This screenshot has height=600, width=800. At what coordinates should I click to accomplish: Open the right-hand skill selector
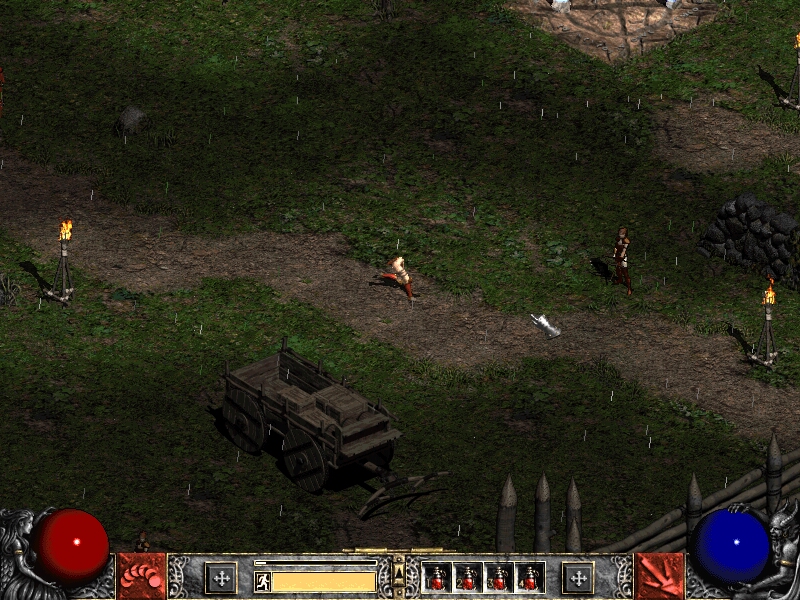(x=659, y=577)
